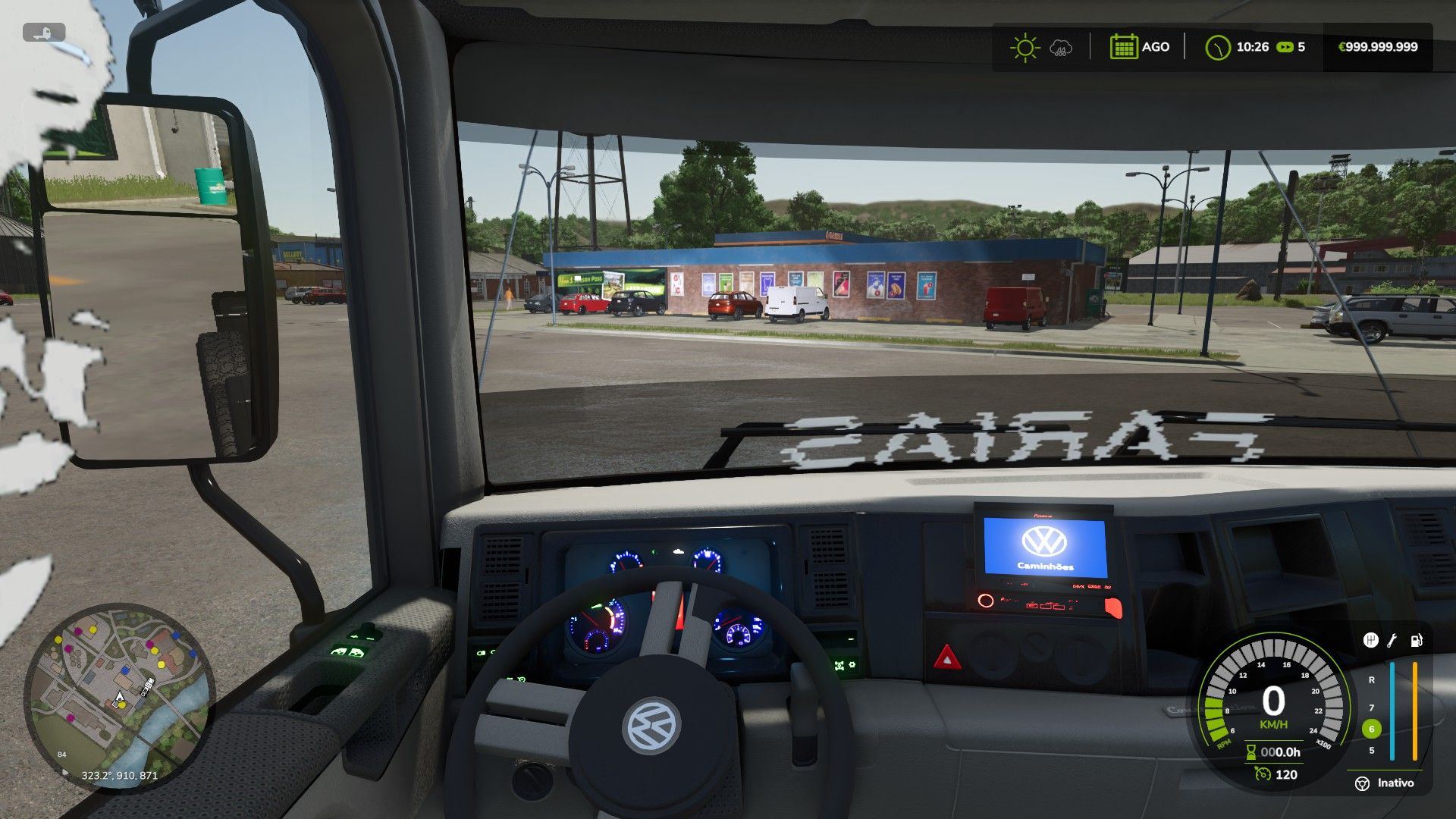This screenshot has height=819, width=1456.
Task: Toggle the fast-forward time speed icon
Action: 1285,47
